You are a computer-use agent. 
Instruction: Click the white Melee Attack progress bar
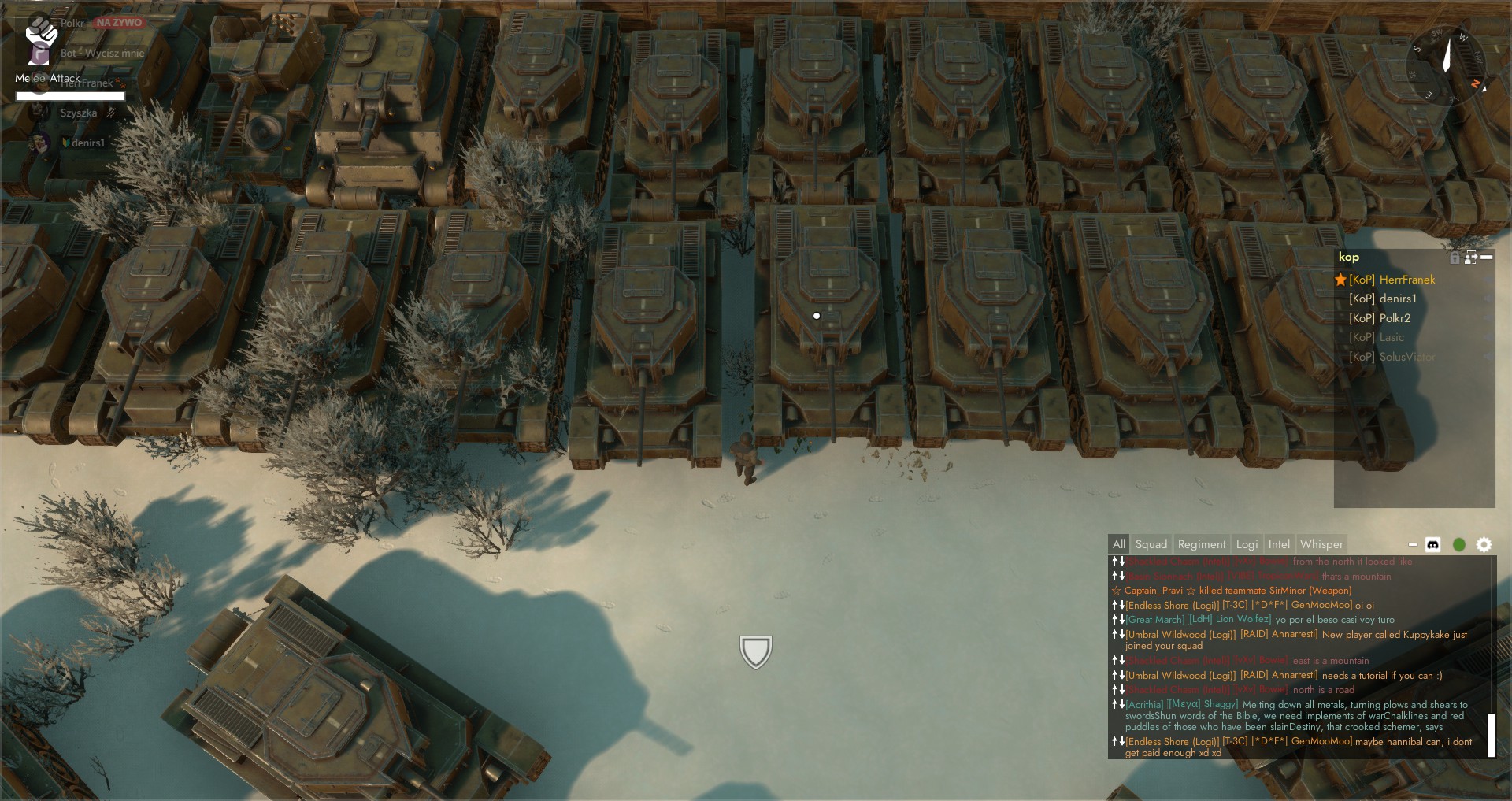tap(69, 95)
